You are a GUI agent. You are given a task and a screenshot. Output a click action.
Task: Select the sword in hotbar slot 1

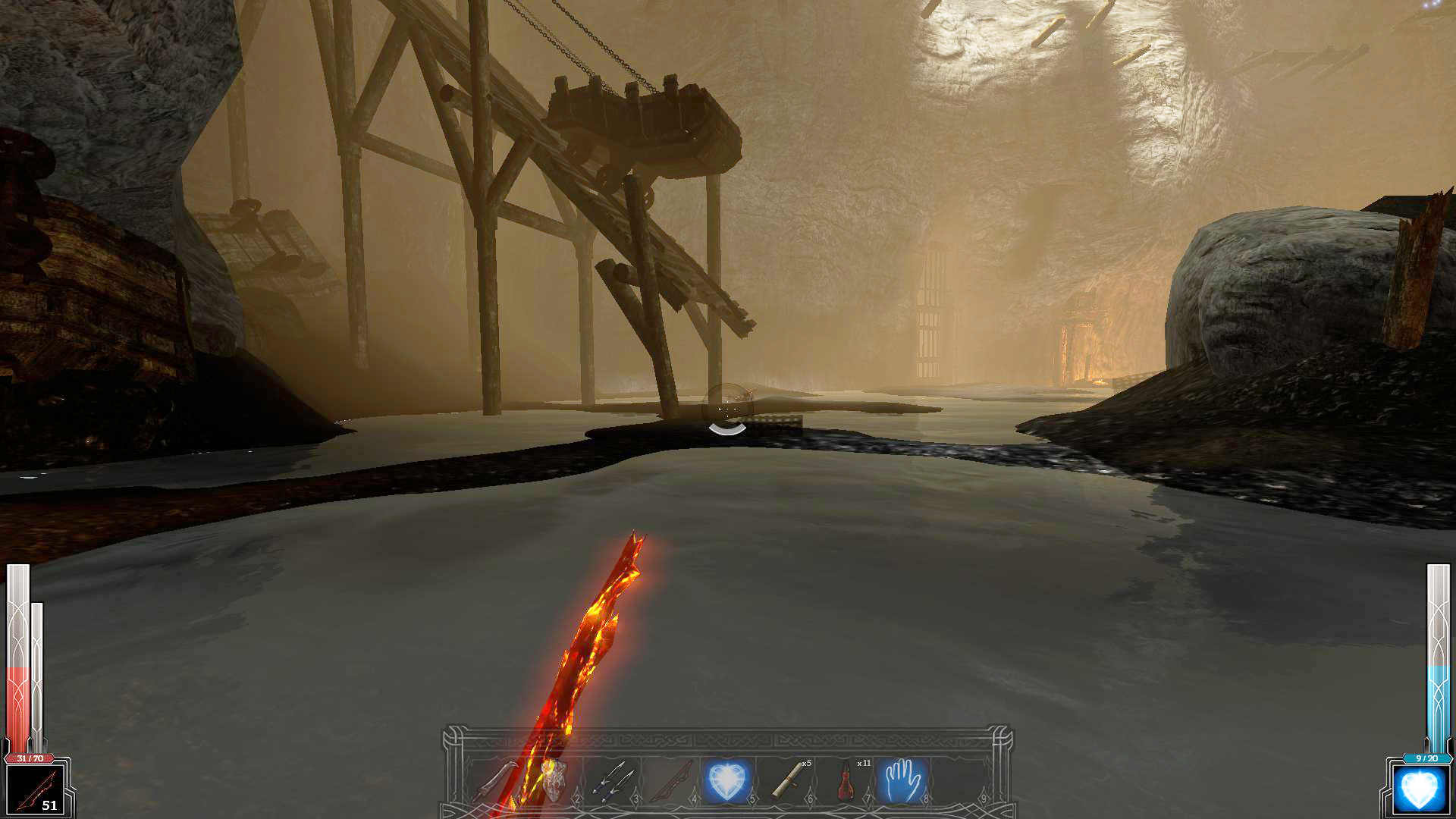coord(497,781)
